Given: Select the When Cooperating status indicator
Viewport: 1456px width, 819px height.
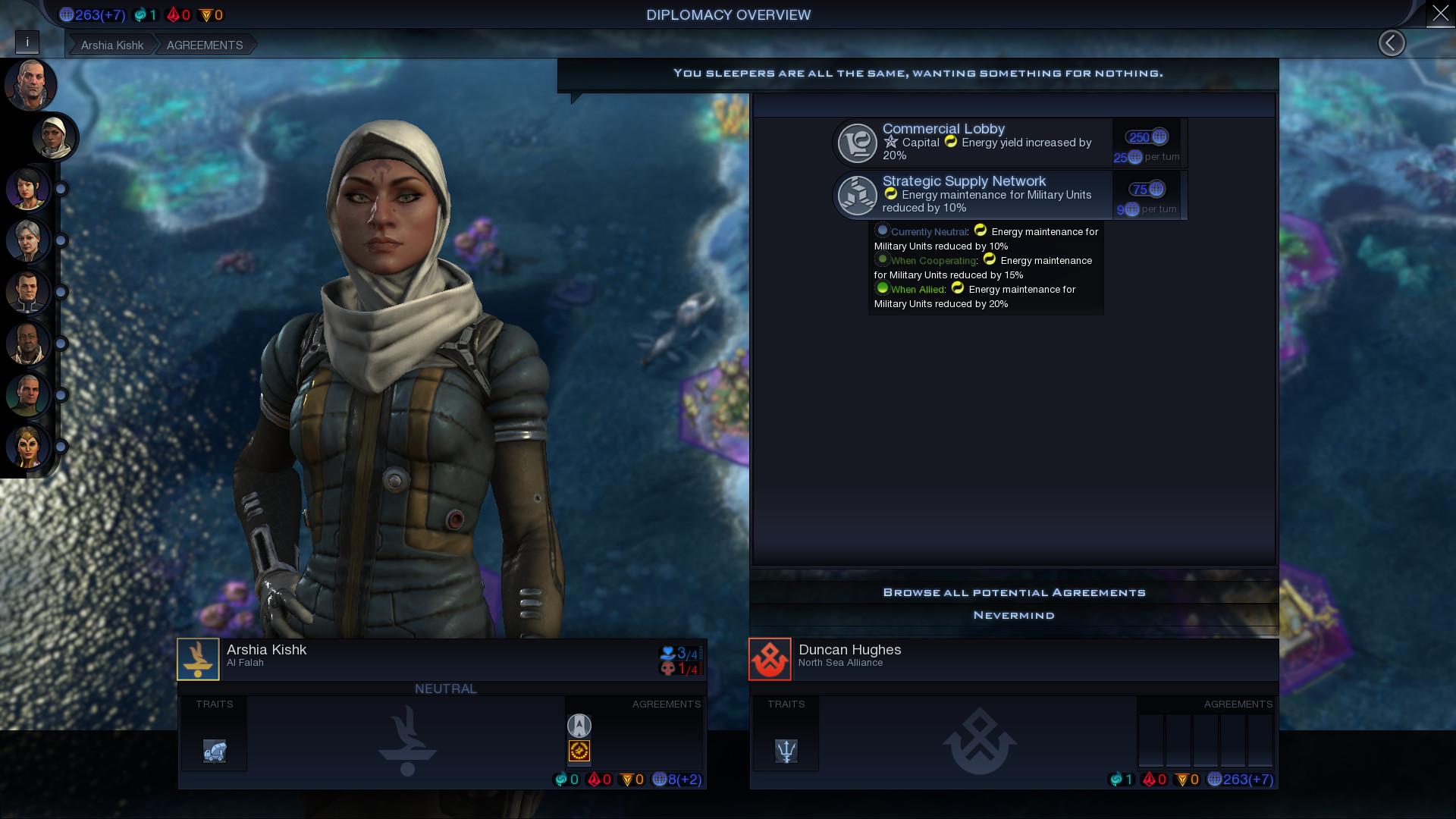Looking at the screenshot, I should coord(882,260).
